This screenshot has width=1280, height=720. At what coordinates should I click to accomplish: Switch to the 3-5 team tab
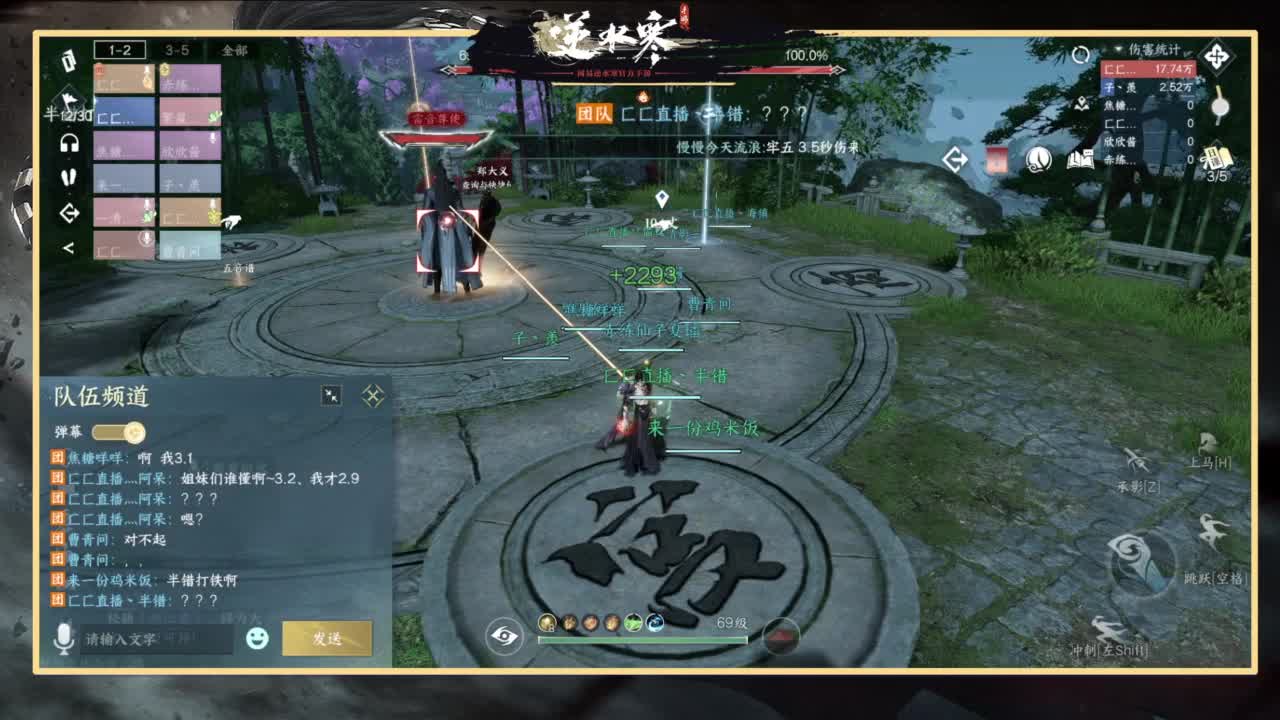(177, 51)
